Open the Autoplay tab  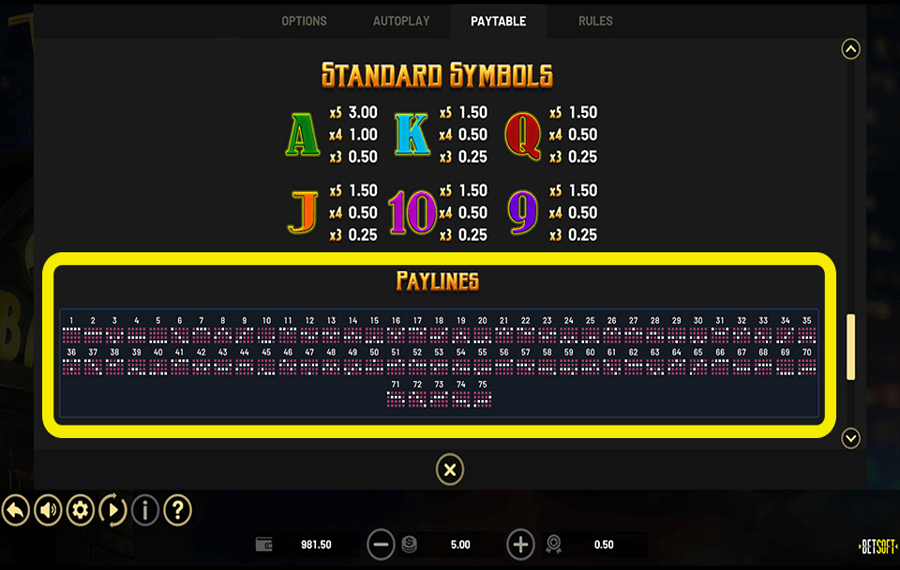click(401, 21)
